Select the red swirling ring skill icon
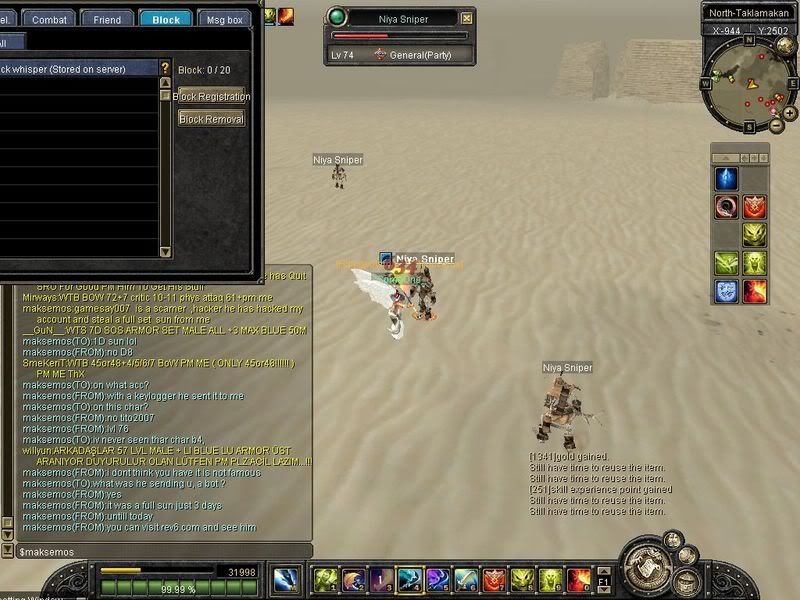This screenshot has height=600, width=800. coord(725,207)
